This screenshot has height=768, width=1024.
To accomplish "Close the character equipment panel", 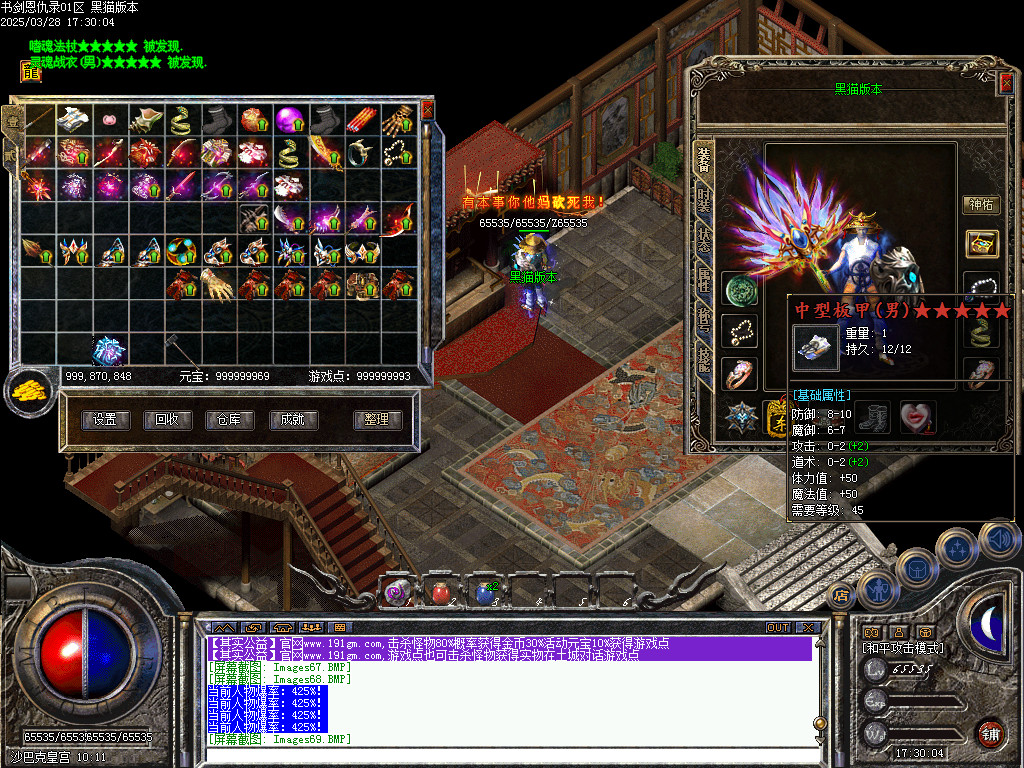I will pyautogui.click(x=1006, y=84).
